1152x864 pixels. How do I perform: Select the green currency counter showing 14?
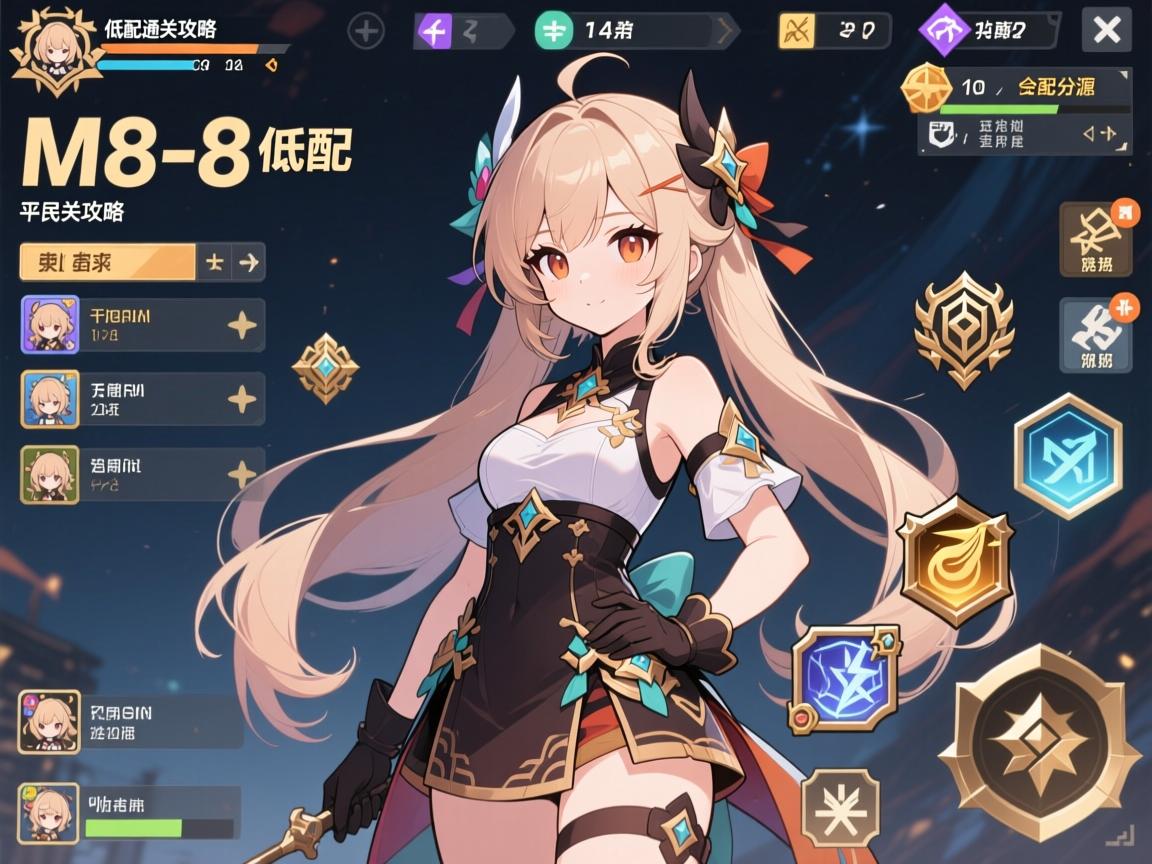636,31
